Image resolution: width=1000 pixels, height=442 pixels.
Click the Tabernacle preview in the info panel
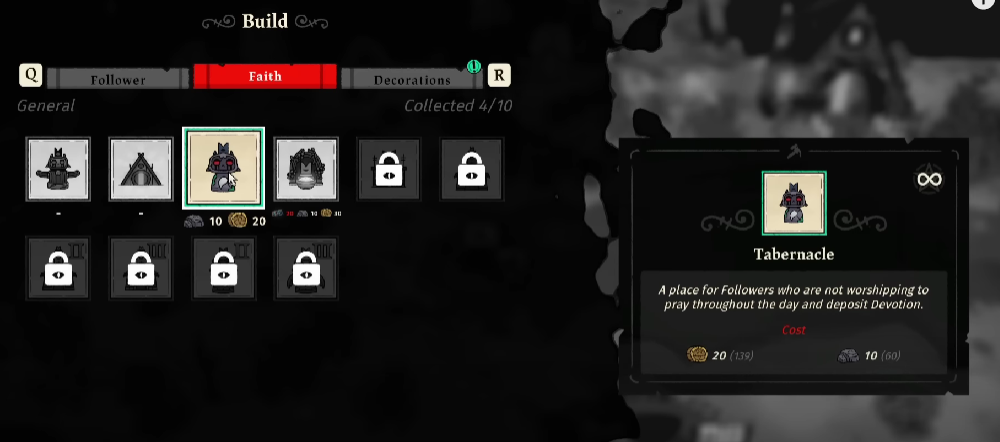[x=794, y=203]
